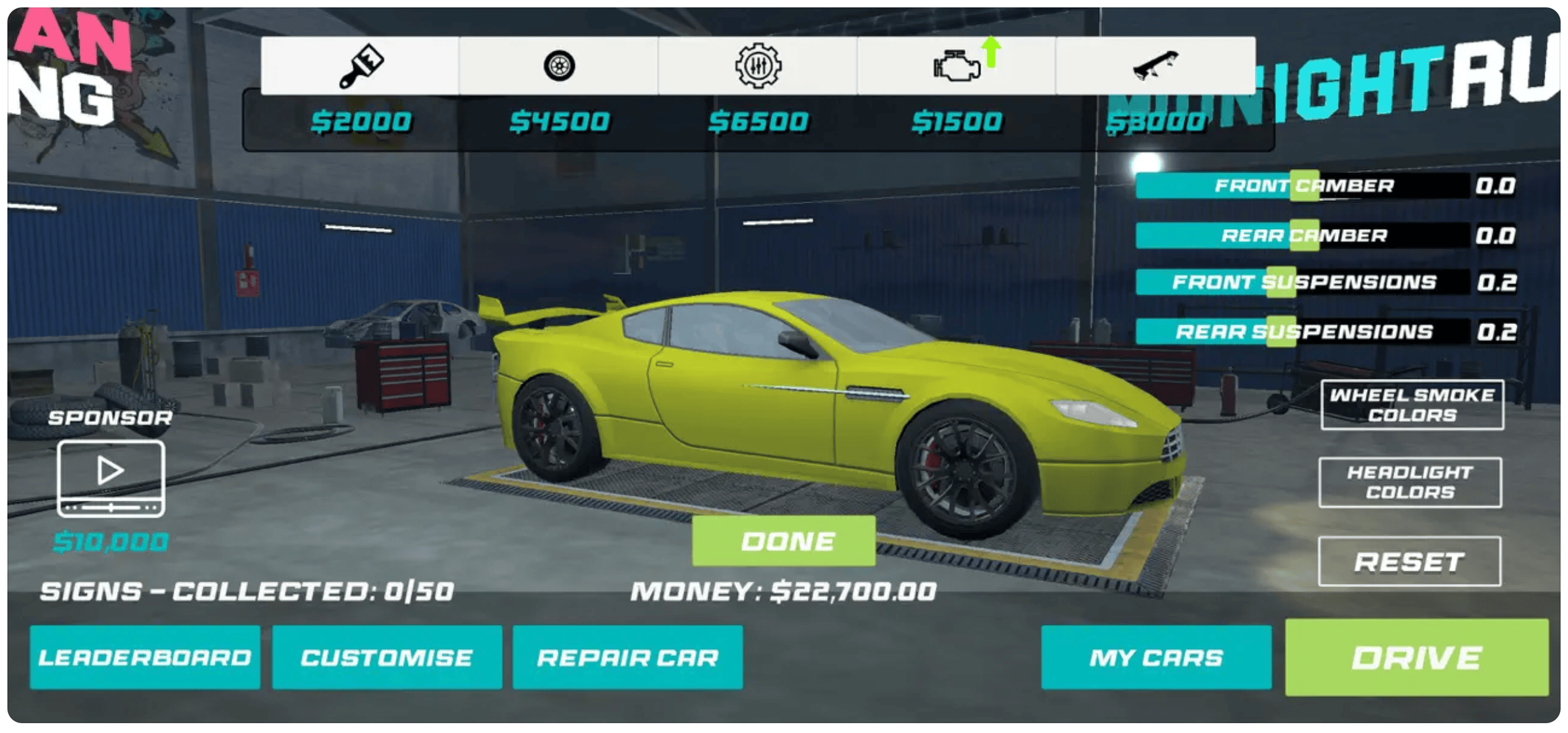Open Headlight Colors options
The height and width of the screenshot is (733, 1568).
(1410, 482)
